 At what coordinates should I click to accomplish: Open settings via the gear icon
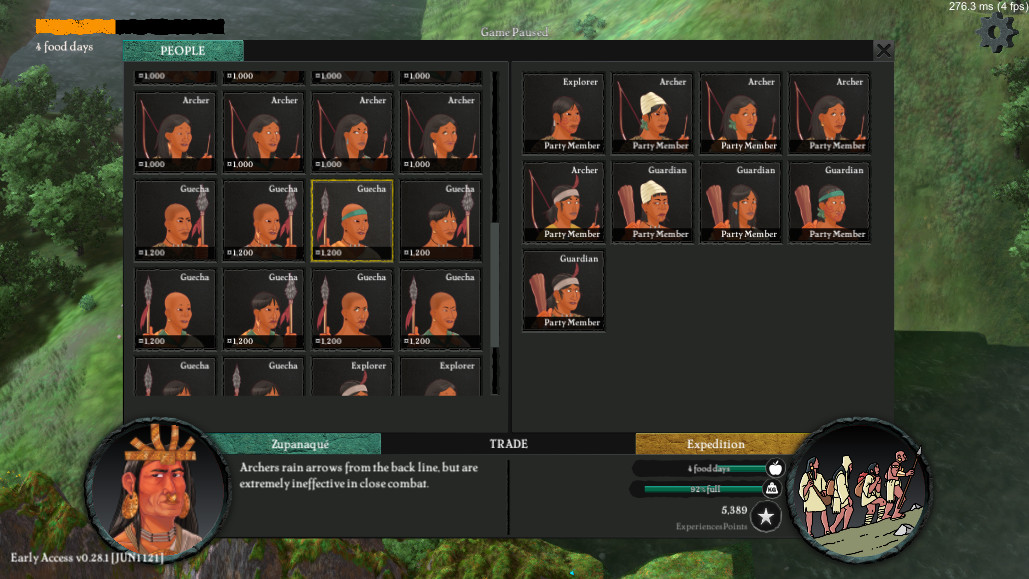(x=996, y=33)
